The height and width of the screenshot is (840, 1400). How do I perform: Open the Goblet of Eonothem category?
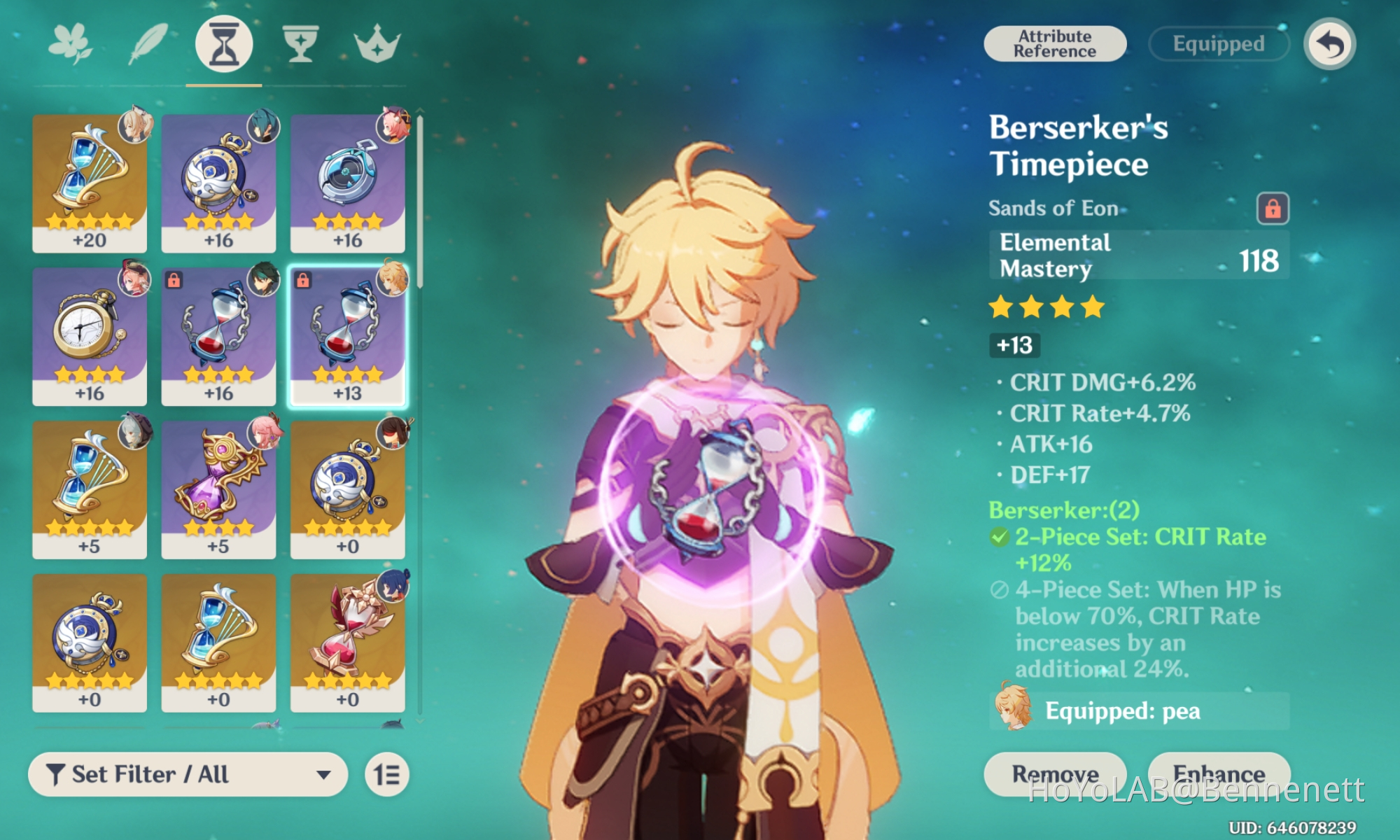(301, 44)
